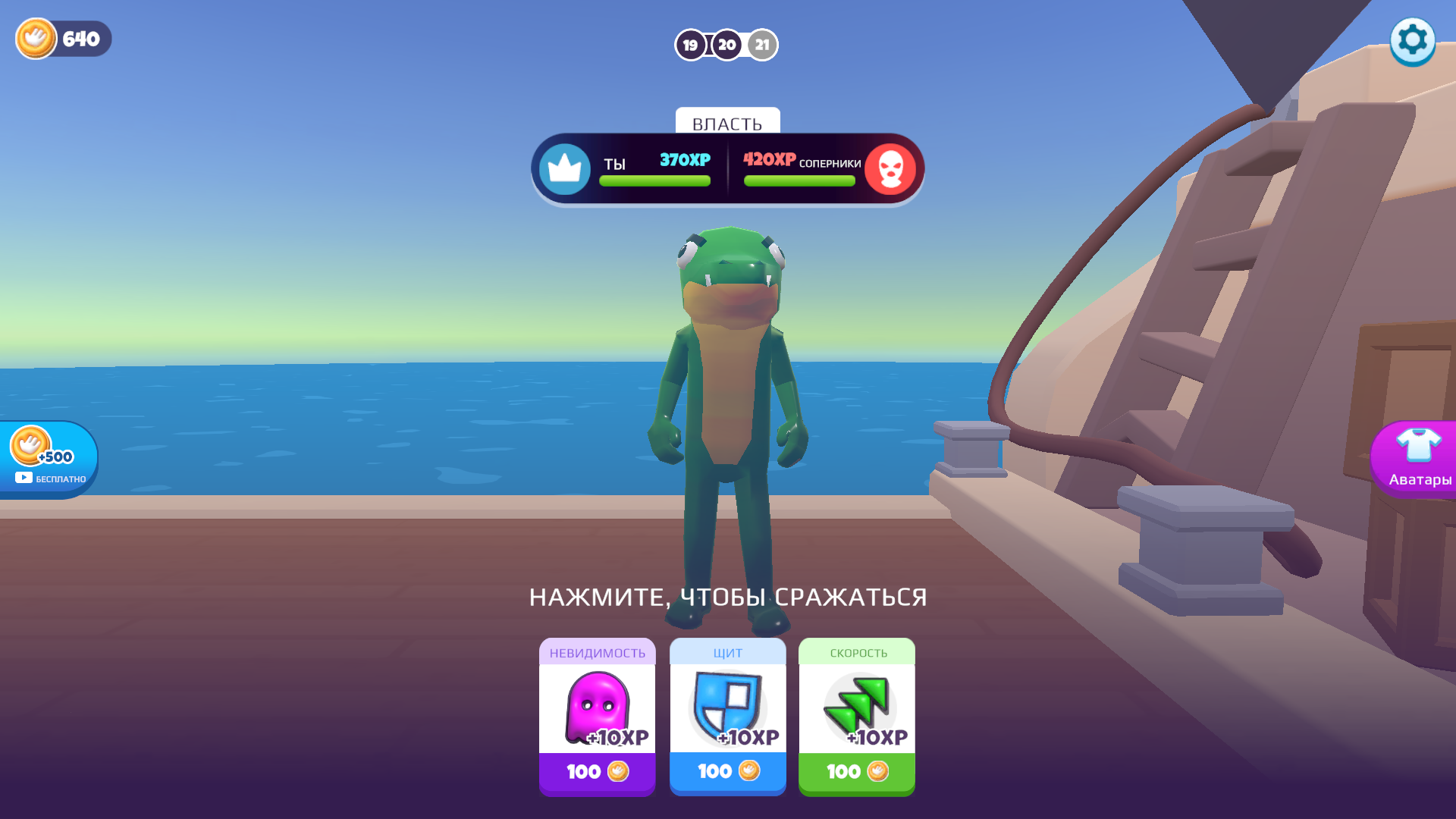This screenshot has width=1456, height=819.
Task: Select level node 19 in the progress track
Action: tap(690, 45)
